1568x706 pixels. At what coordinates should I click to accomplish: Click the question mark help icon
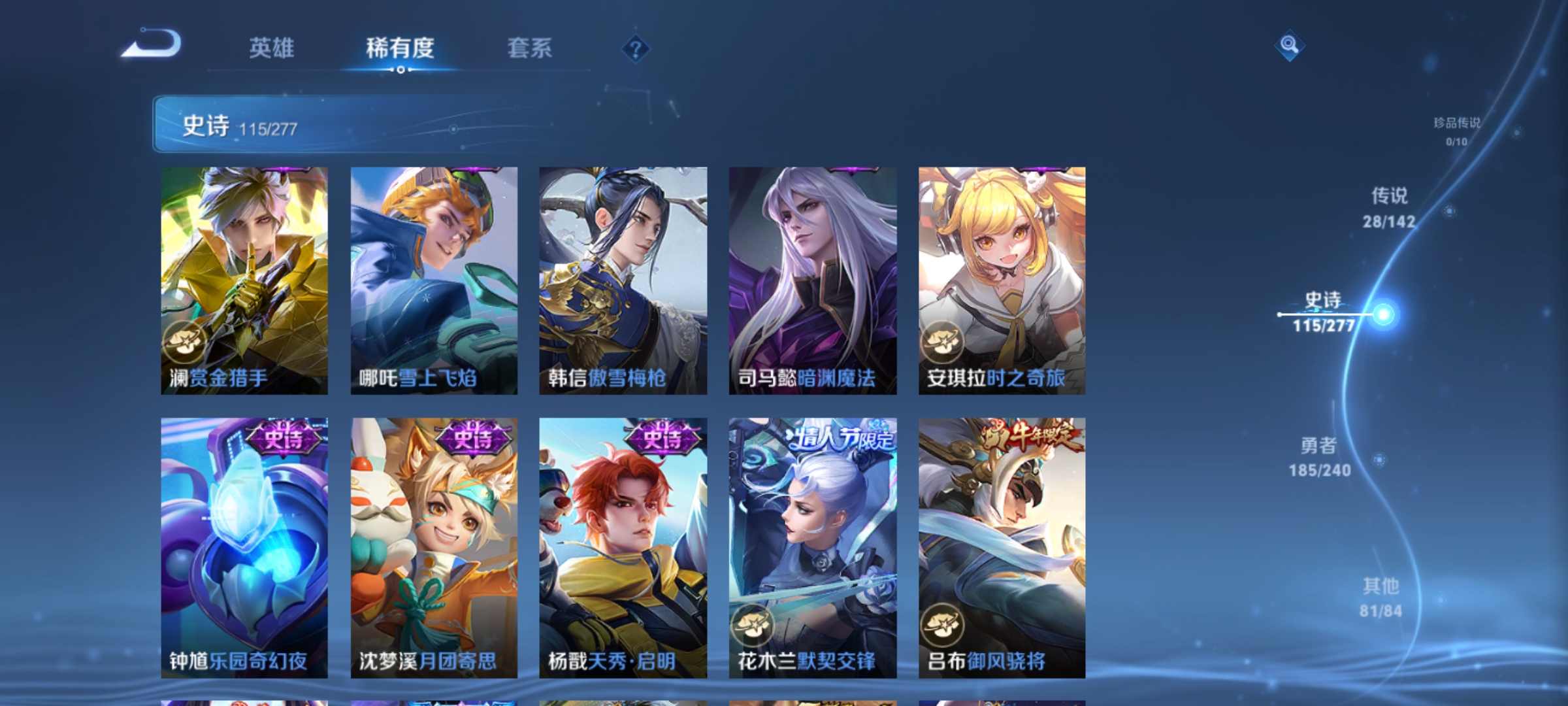pos(635,50)
